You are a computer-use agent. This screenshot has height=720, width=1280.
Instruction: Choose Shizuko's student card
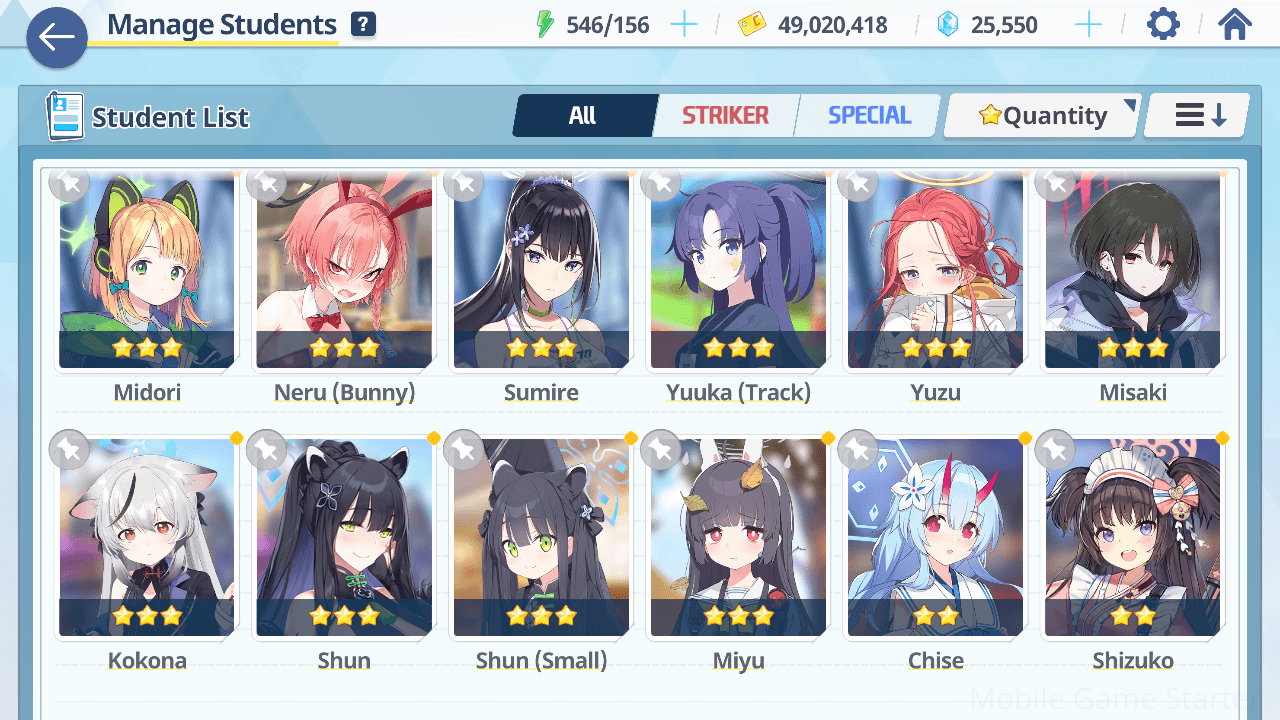1132,537
